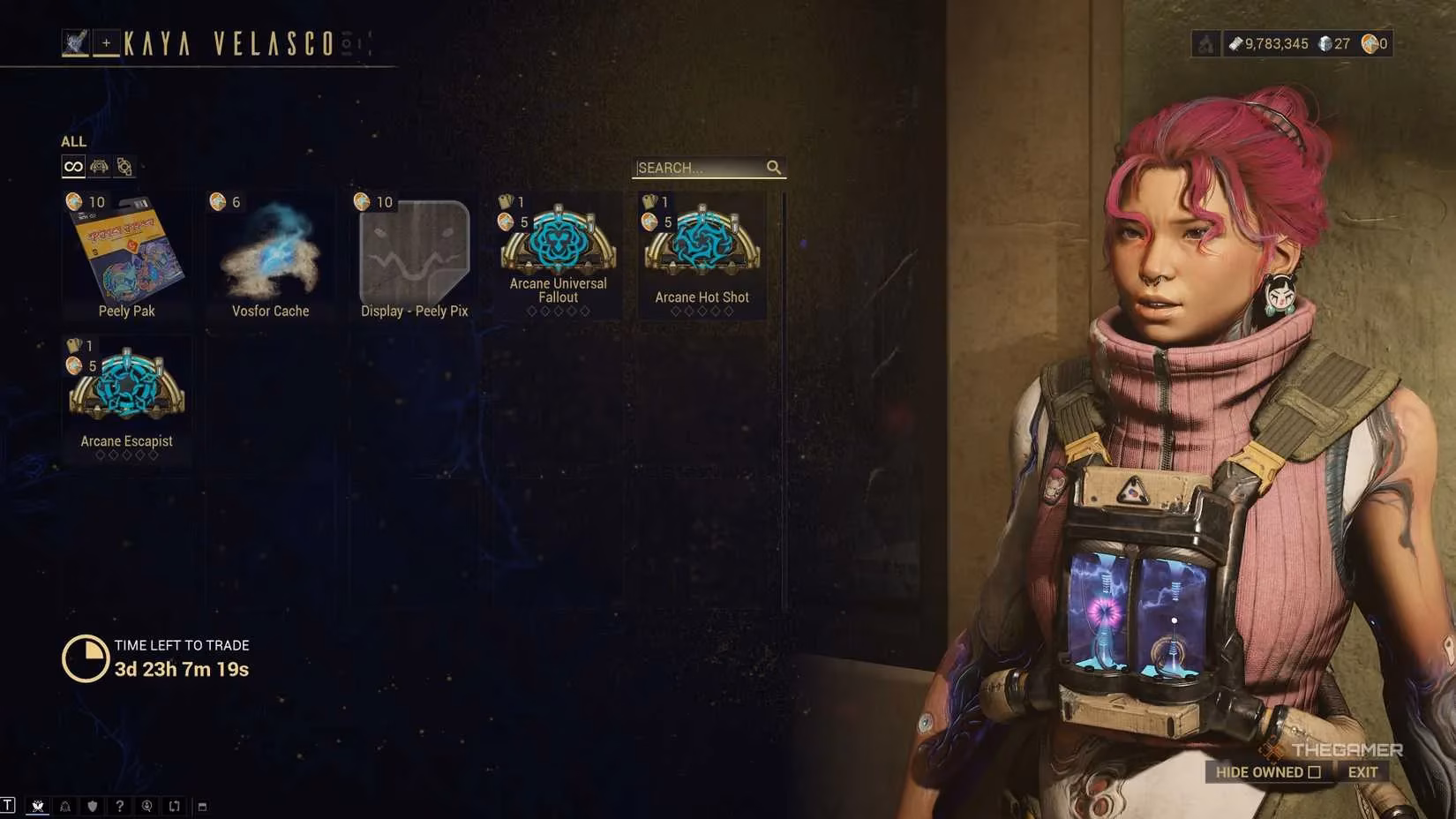The height and width of the screenshot is (819, 1456).
Task: Choose the Vosfor Cache offering
Action: tap(270, 255)
